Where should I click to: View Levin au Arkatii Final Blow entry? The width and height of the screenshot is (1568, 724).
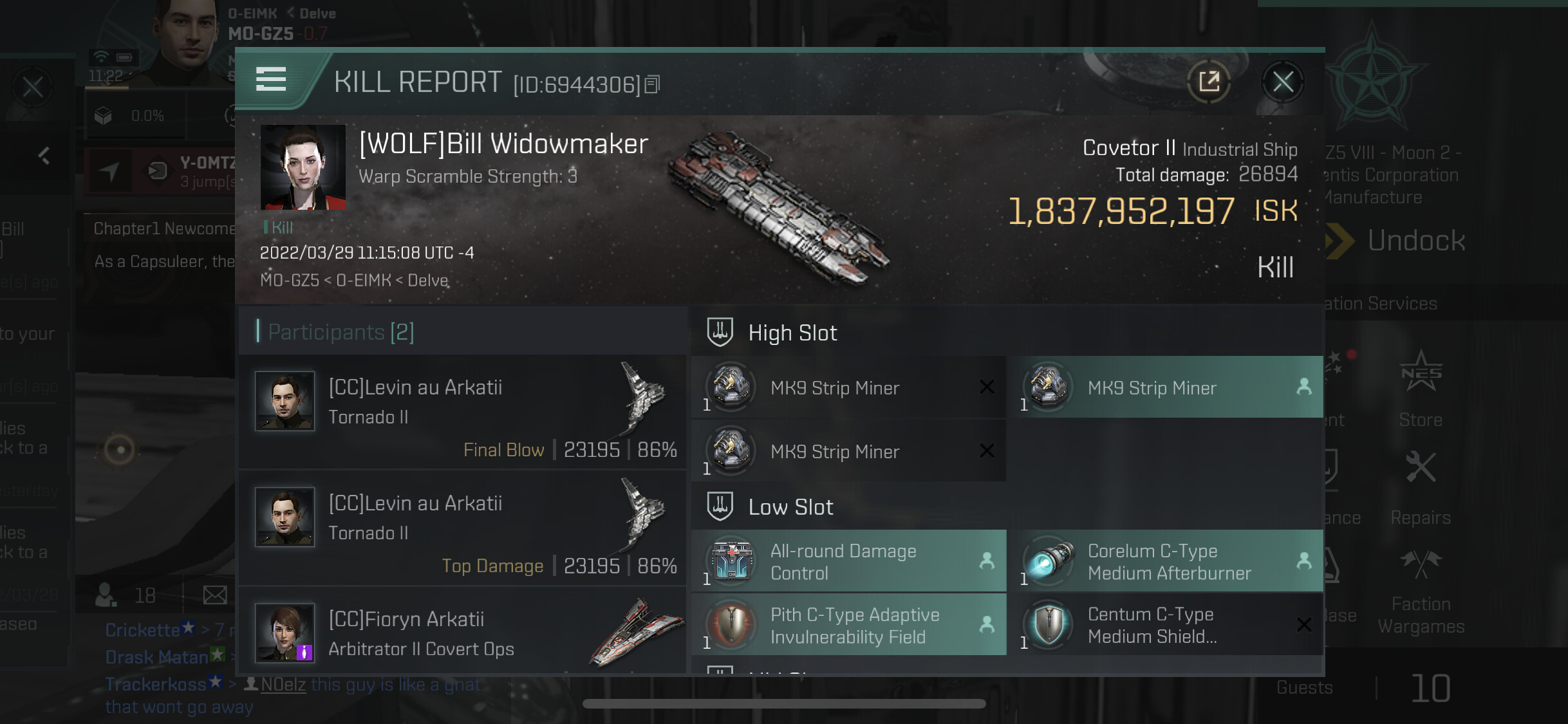coord(462,412)
